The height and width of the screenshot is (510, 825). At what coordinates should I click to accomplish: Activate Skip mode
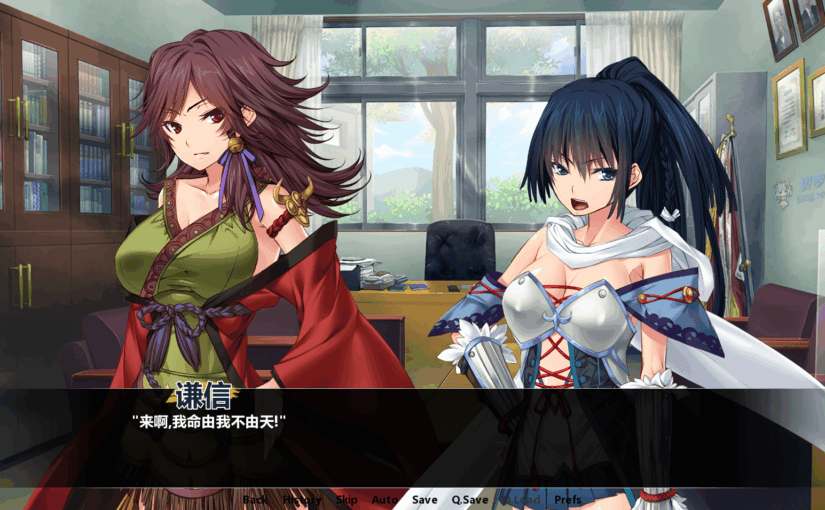click(346, 499)
